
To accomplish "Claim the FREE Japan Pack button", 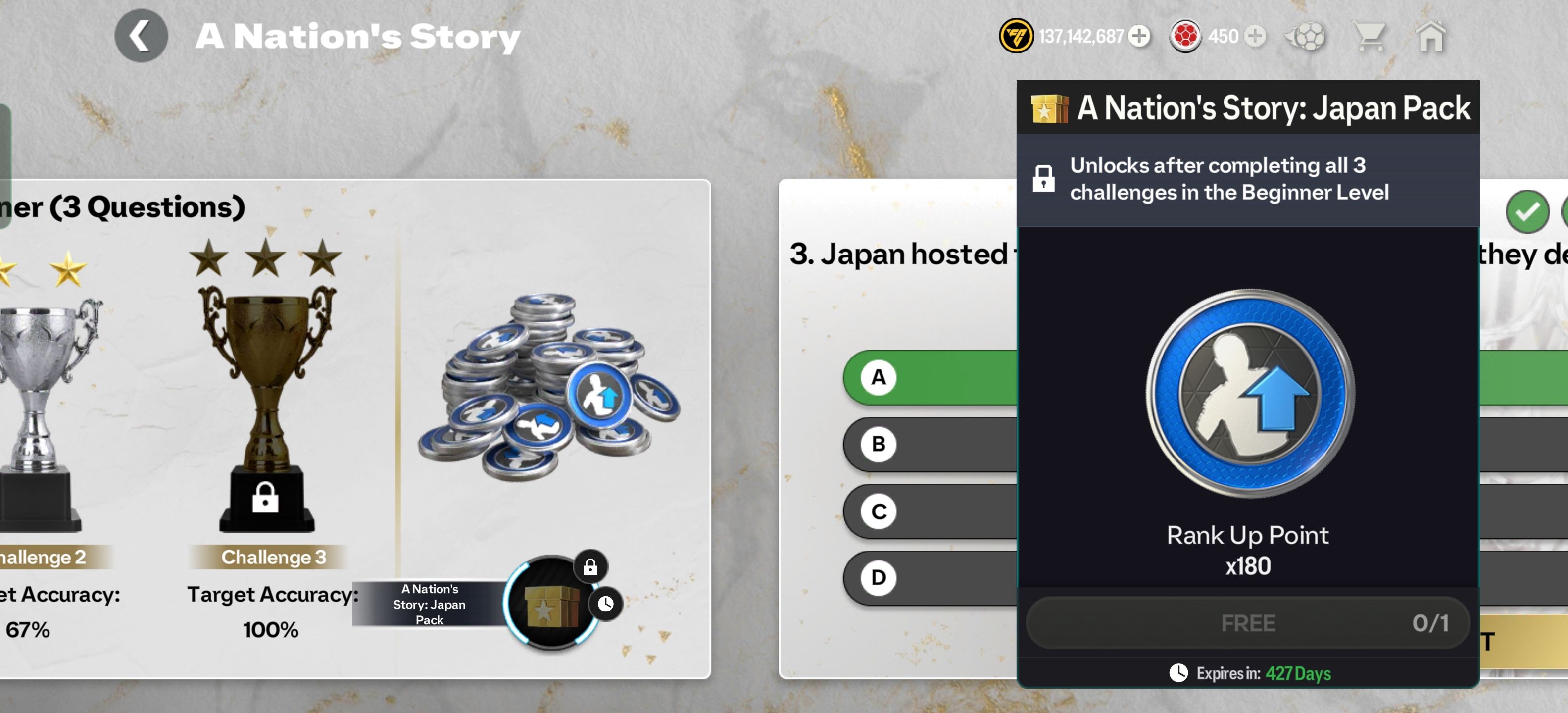I will pos(1248,623).
